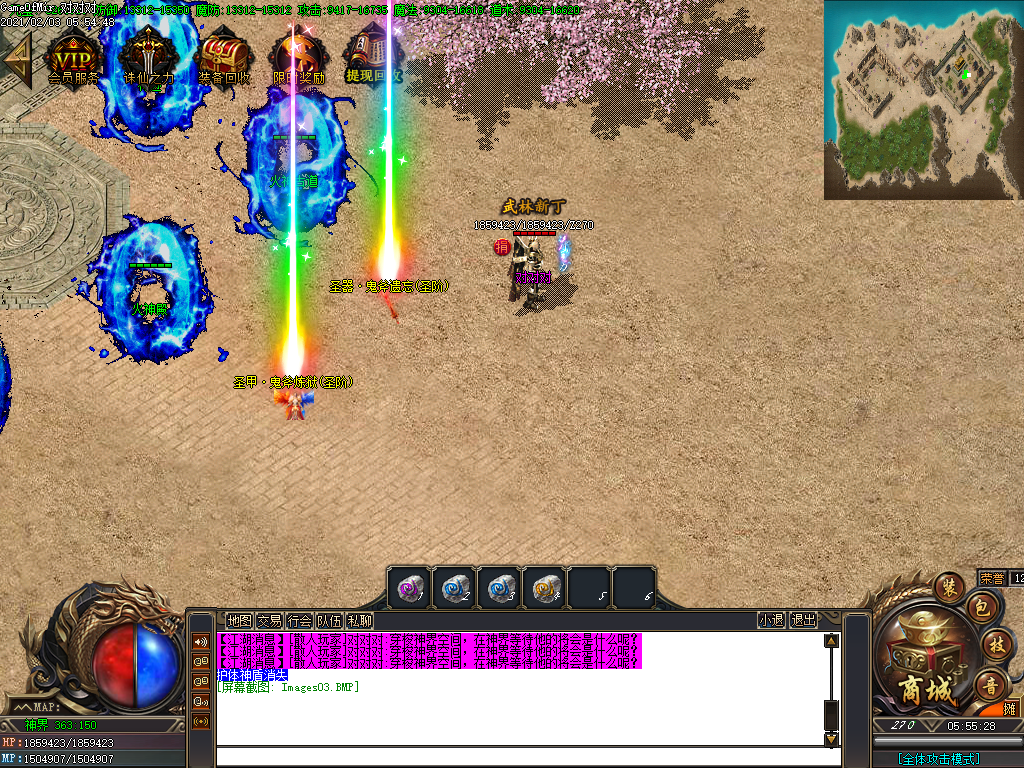This screenshot has width=1024, height=768.
Task: Open the 限时奖励 timed reward icon
Action: pos(298,56)
